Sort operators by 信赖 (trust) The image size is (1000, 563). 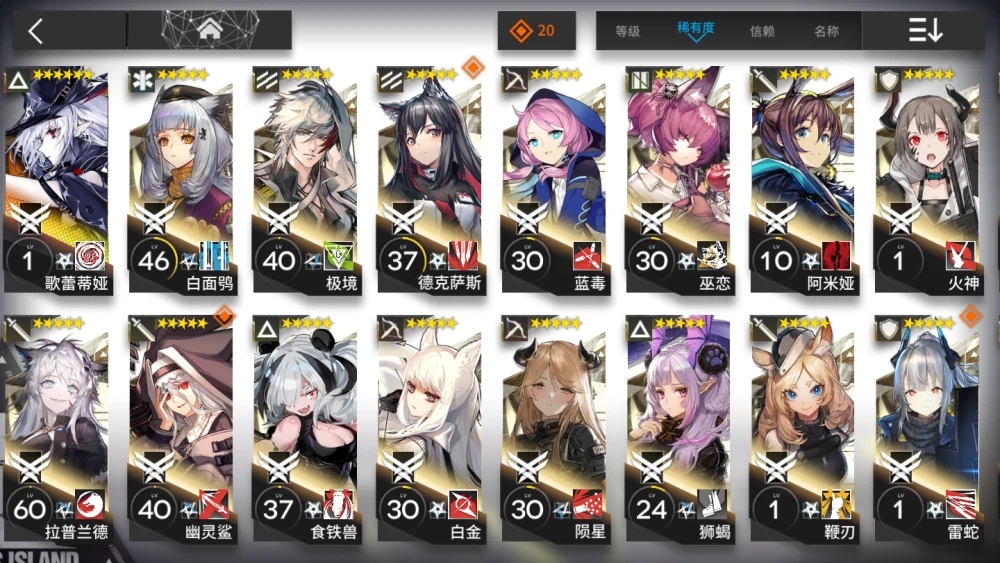click(x=762, y=31)
